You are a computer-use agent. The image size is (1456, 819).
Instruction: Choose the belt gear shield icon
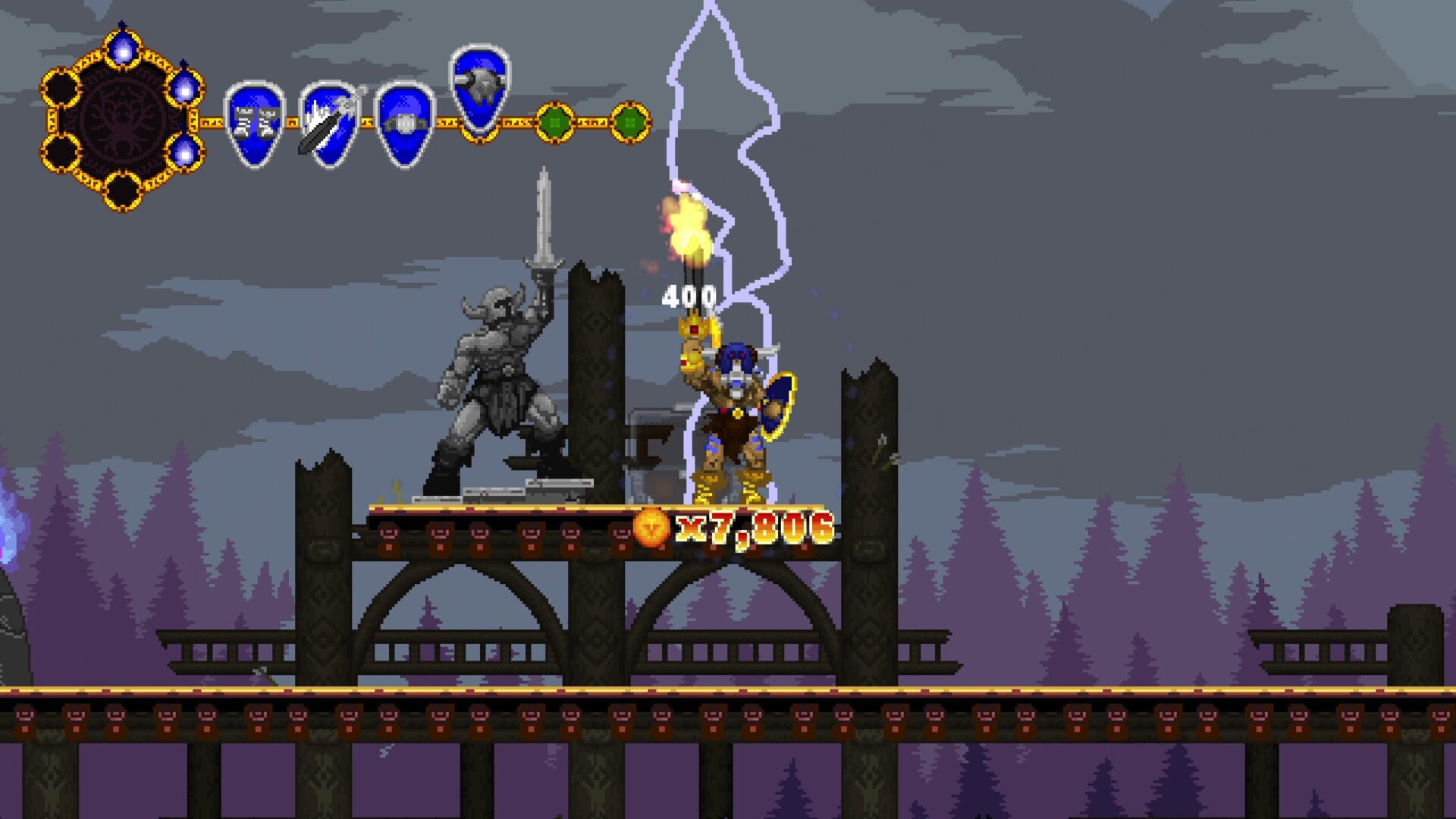405,124
